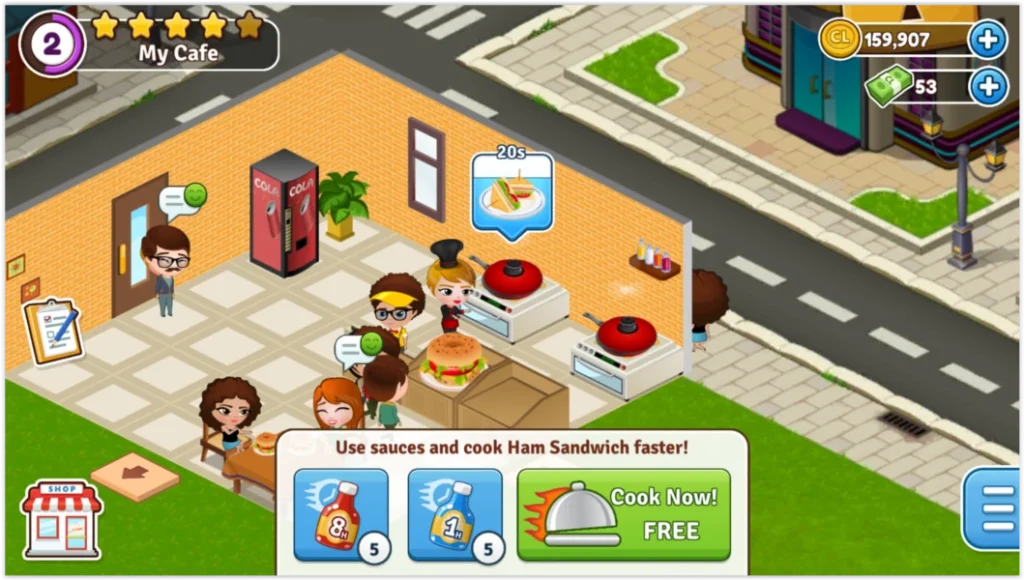Viewport: 1024px width, 580px height.
Task: Tap the sandwich 20s cooking timer bubble
Action: 512,193
